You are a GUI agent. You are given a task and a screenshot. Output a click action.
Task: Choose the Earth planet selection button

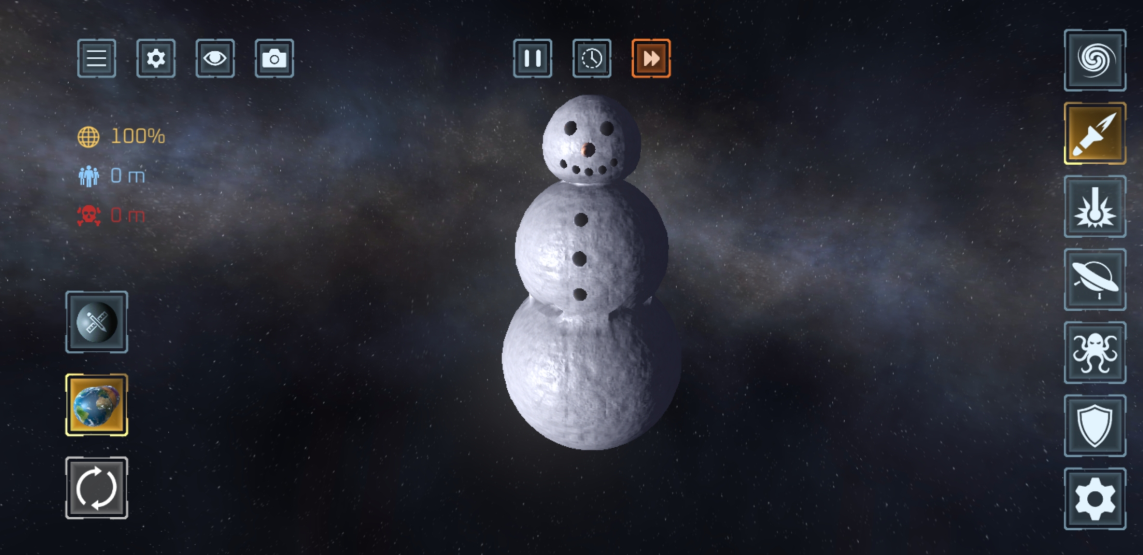(96, 405)
